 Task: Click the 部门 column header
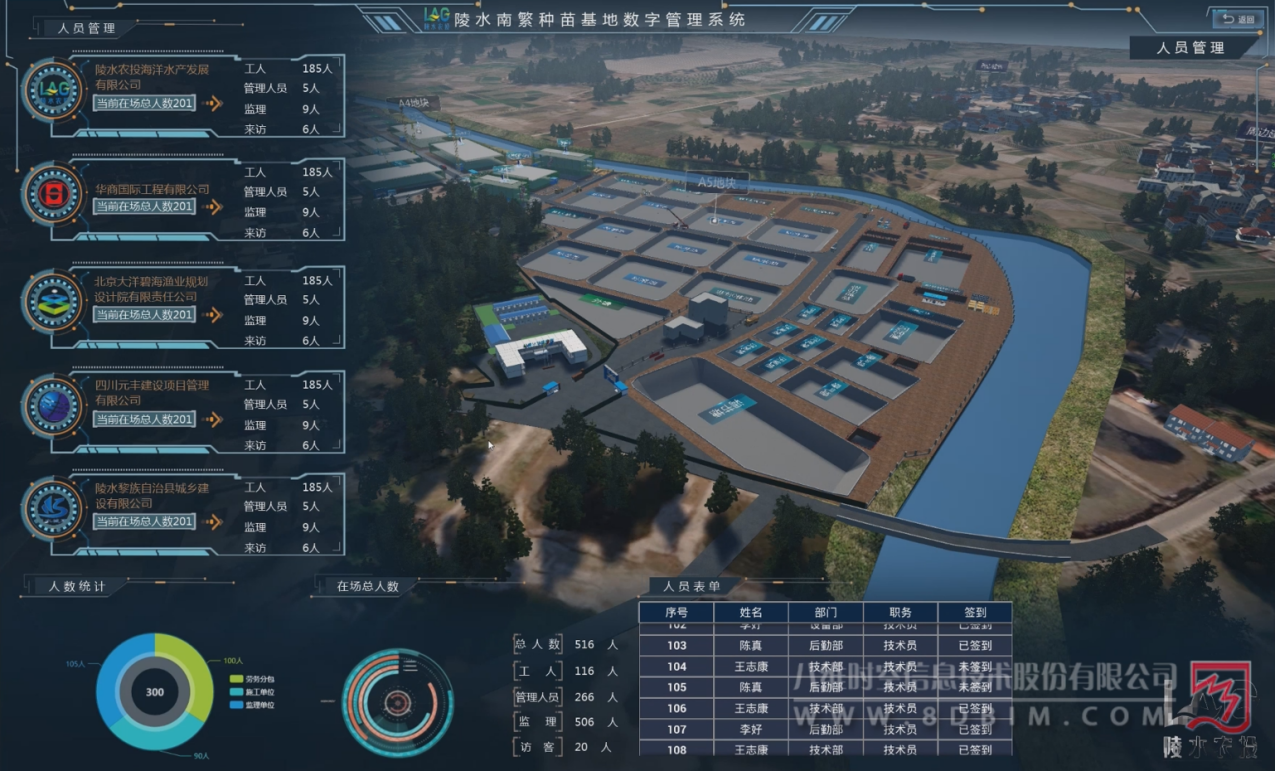point(825,613)
